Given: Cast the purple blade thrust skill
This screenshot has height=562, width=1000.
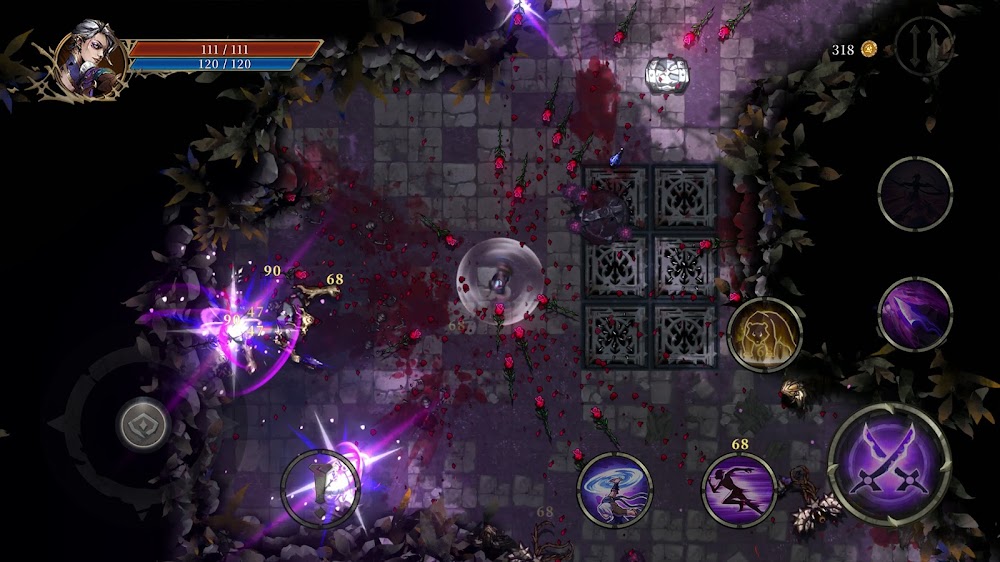Looking at the screenshot, I should [x=915, y=314].
